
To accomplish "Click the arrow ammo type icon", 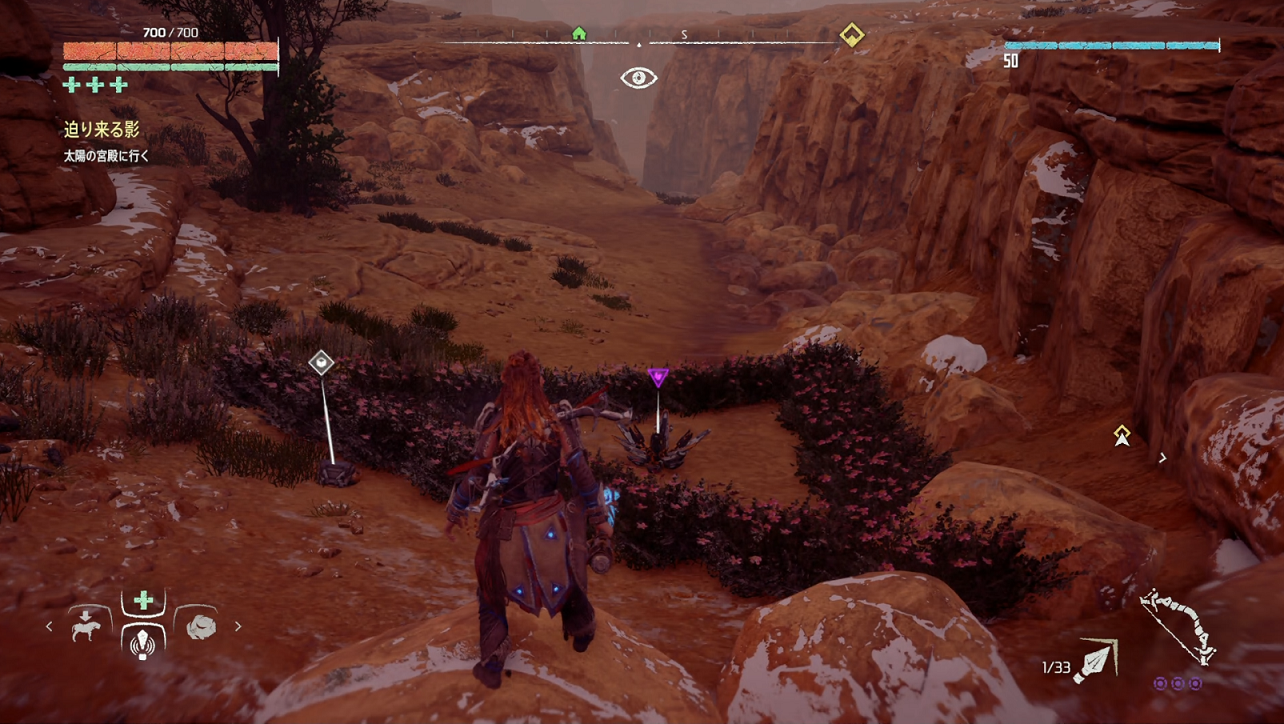I will [1095, 662].
